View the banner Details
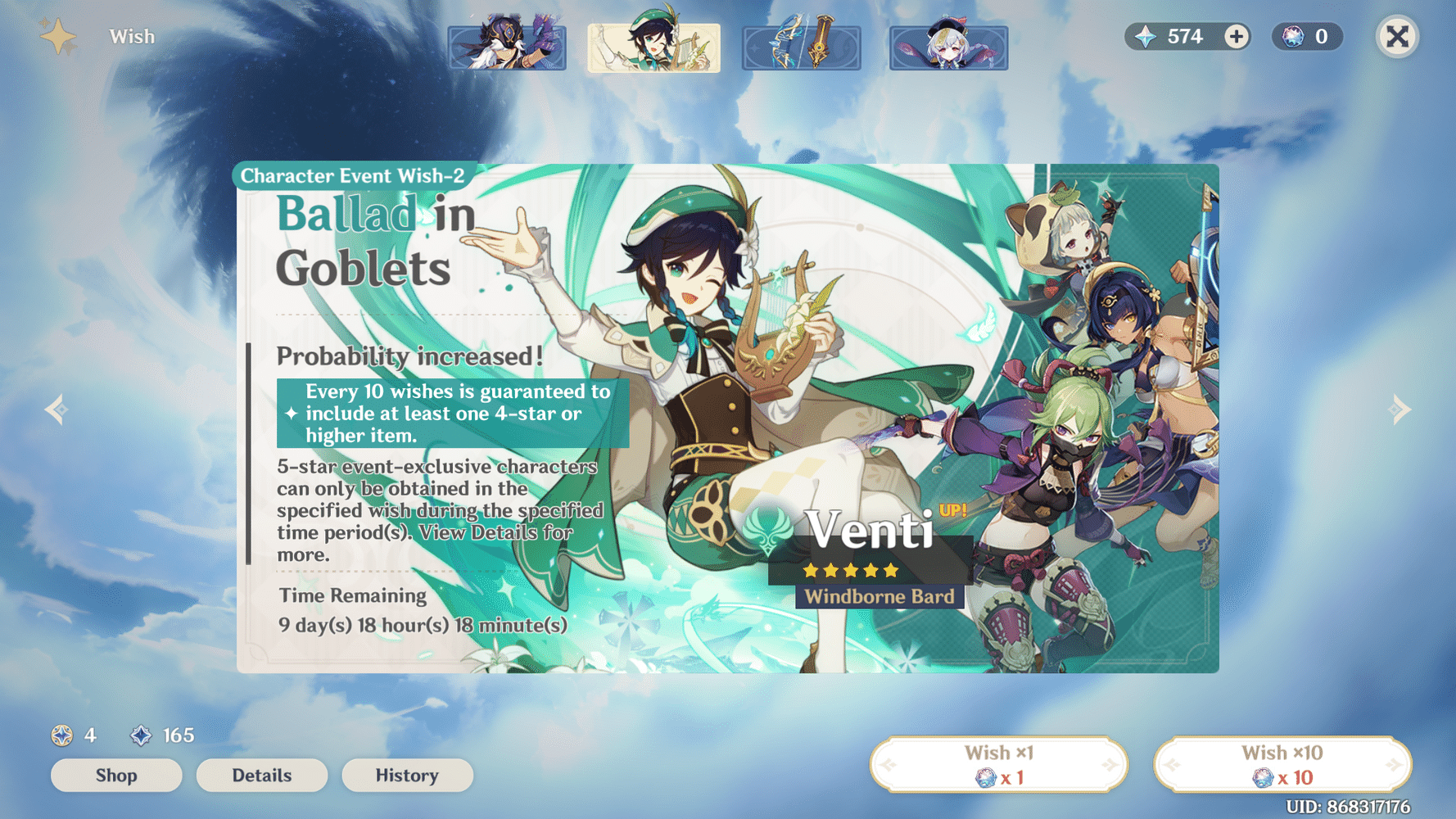 pos(262,775)
